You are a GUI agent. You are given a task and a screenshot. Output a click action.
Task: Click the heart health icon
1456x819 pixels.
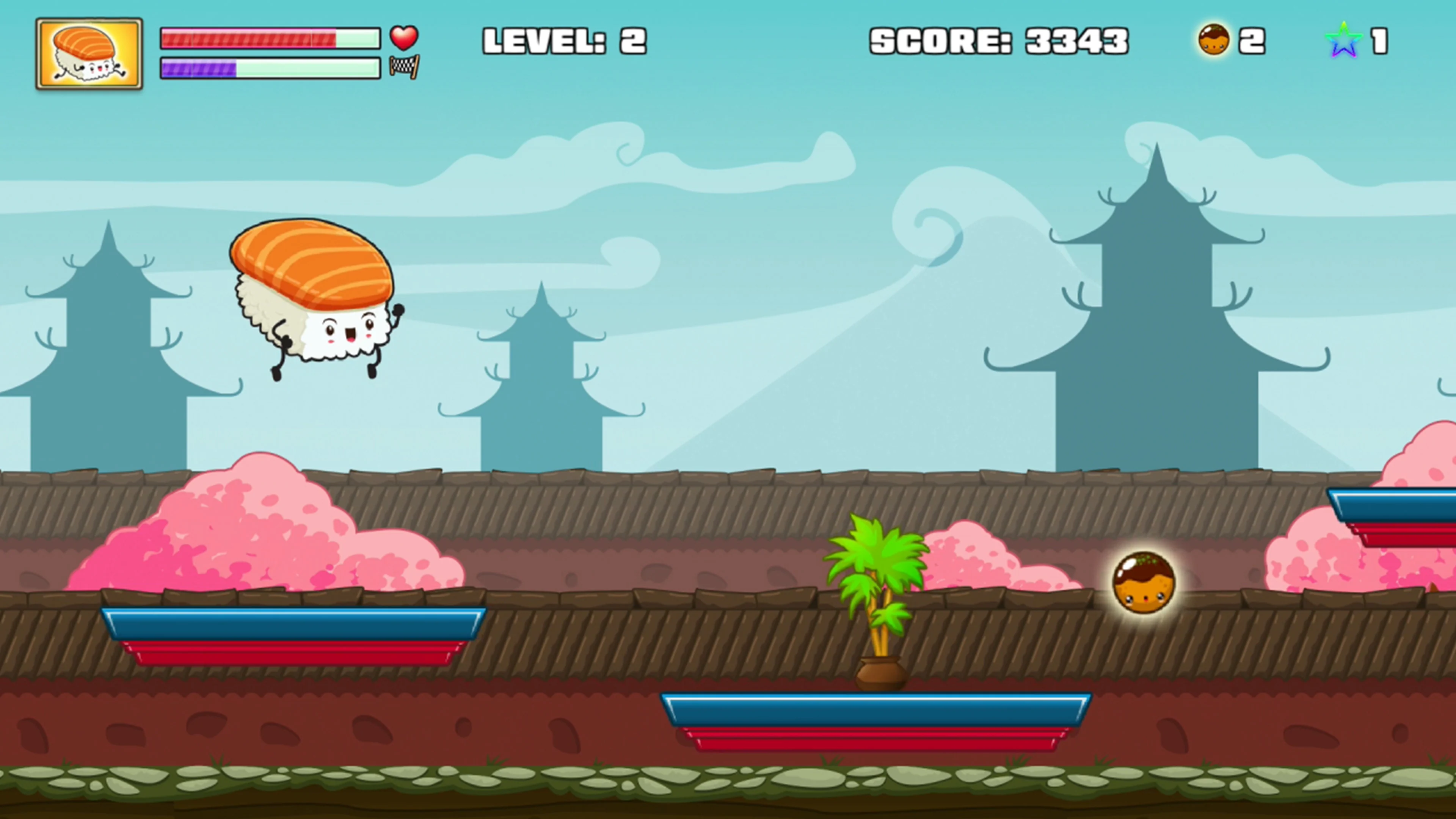click(405, 38)
